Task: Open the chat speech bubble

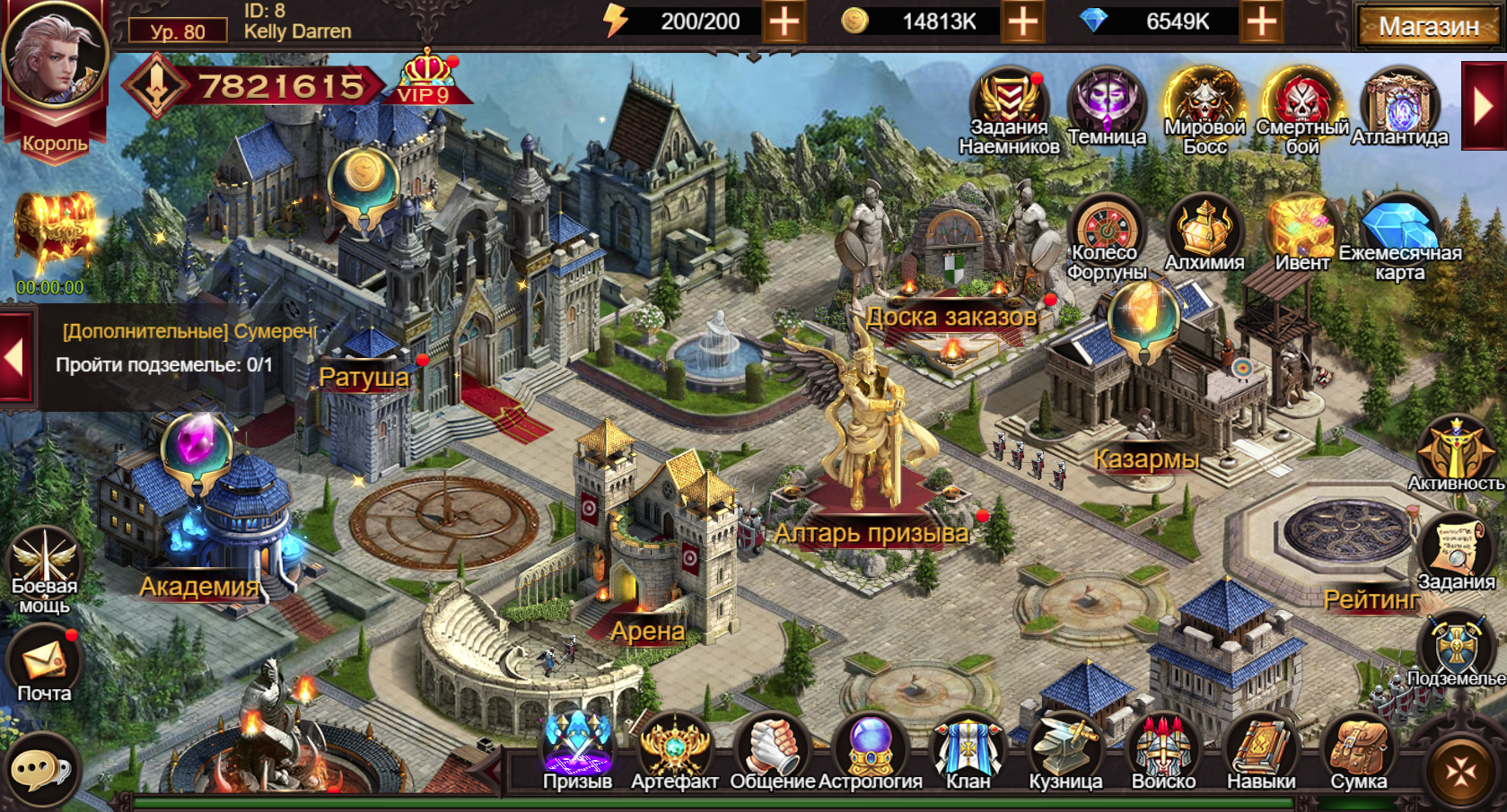Action: coord(40,770)
